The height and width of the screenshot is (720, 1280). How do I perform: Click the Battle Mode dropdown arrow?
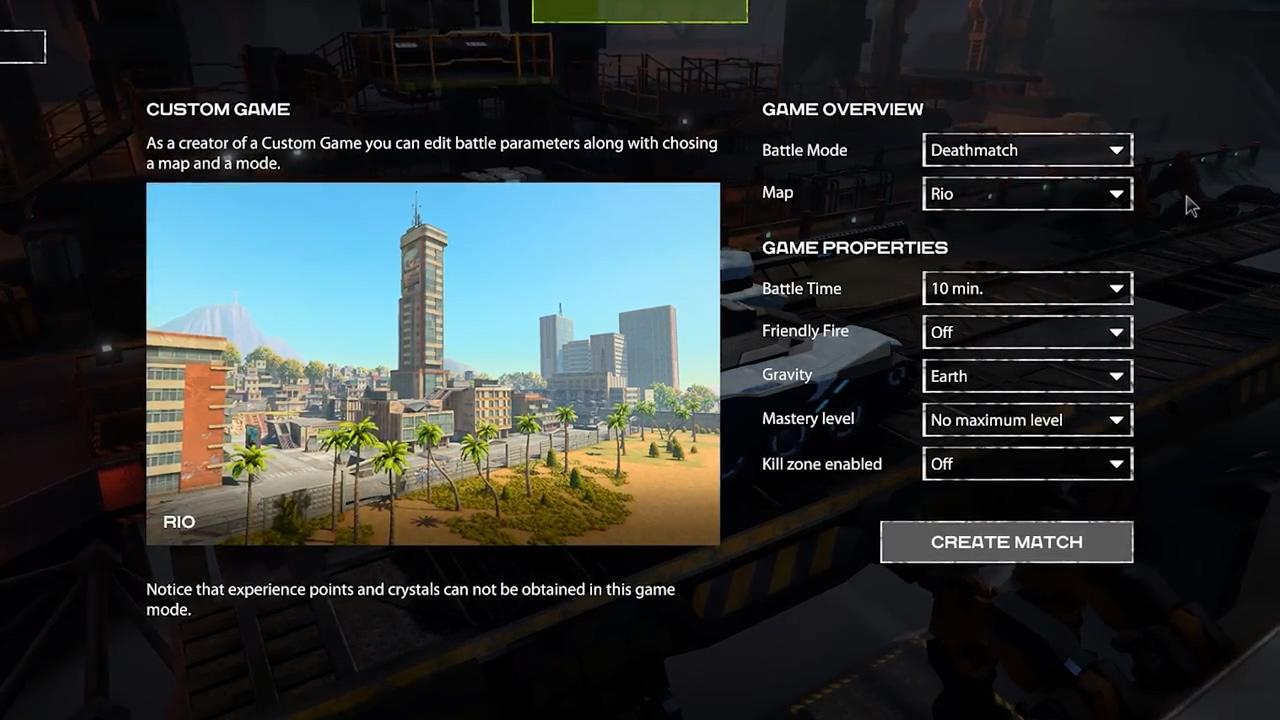[1116, 150]
